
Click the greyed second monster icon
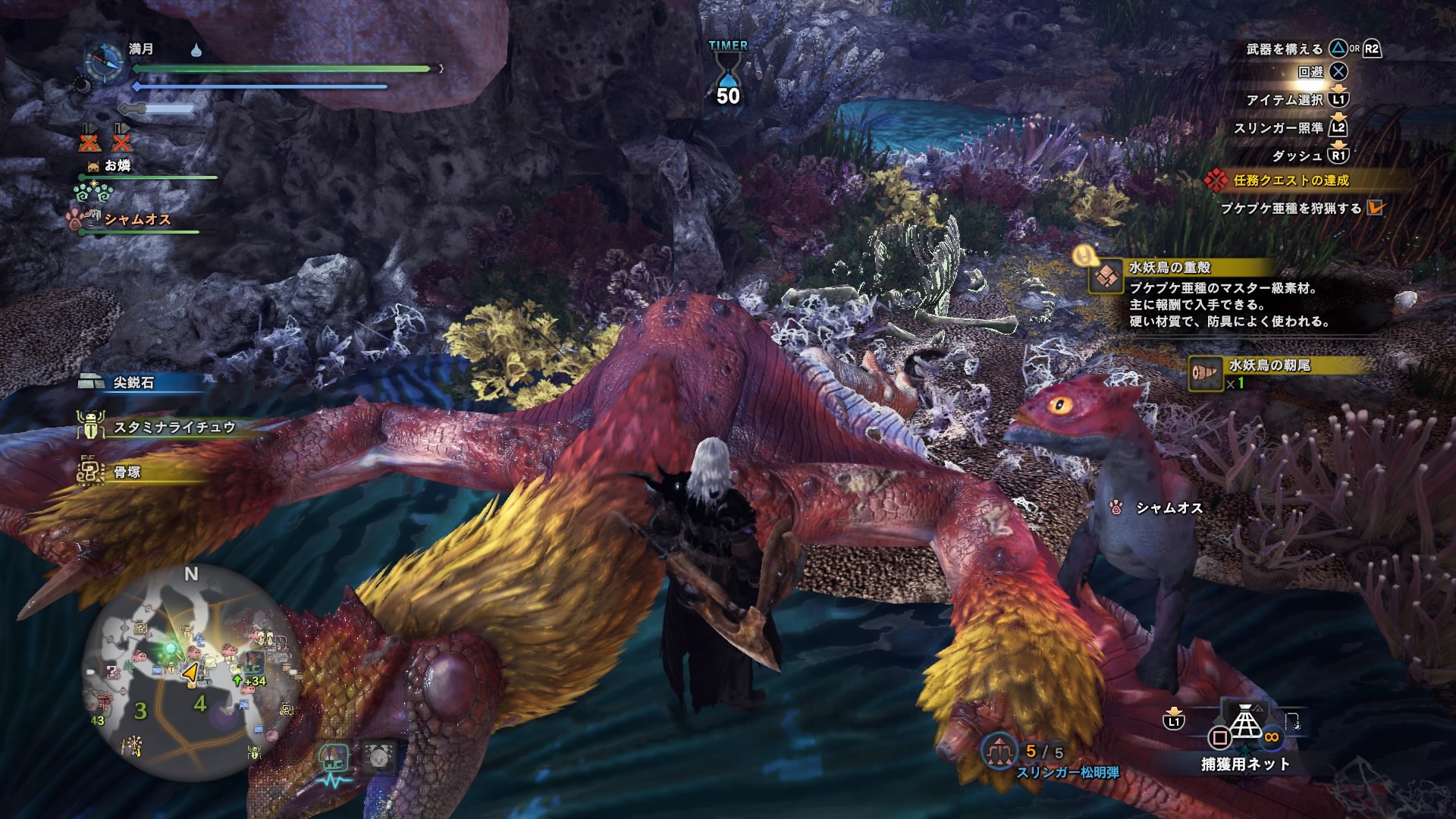(379, 758)
